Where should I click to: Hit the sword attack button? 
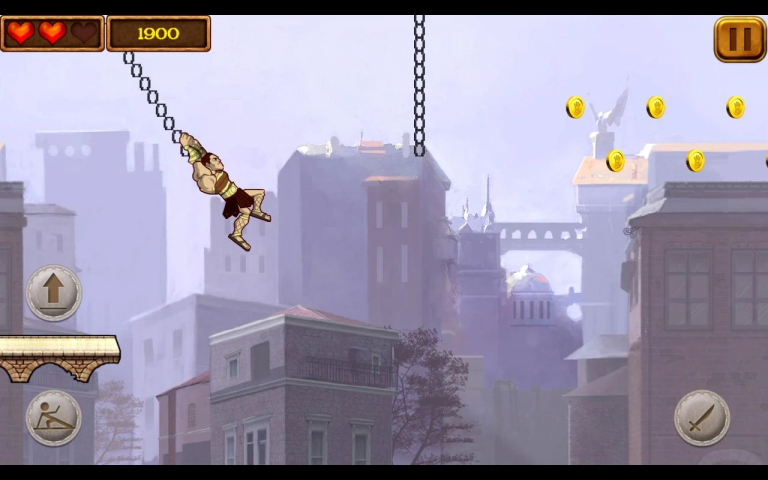(702, 417)
